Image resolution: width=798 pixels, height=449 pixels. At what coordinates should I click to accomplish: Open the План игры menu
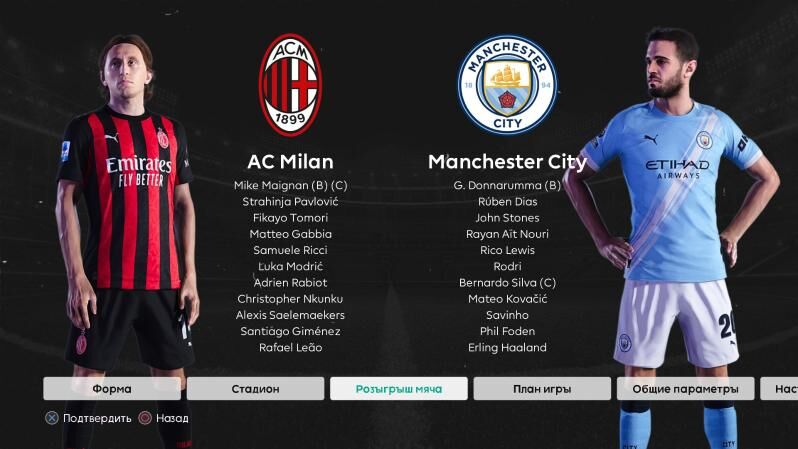[541, 388]
